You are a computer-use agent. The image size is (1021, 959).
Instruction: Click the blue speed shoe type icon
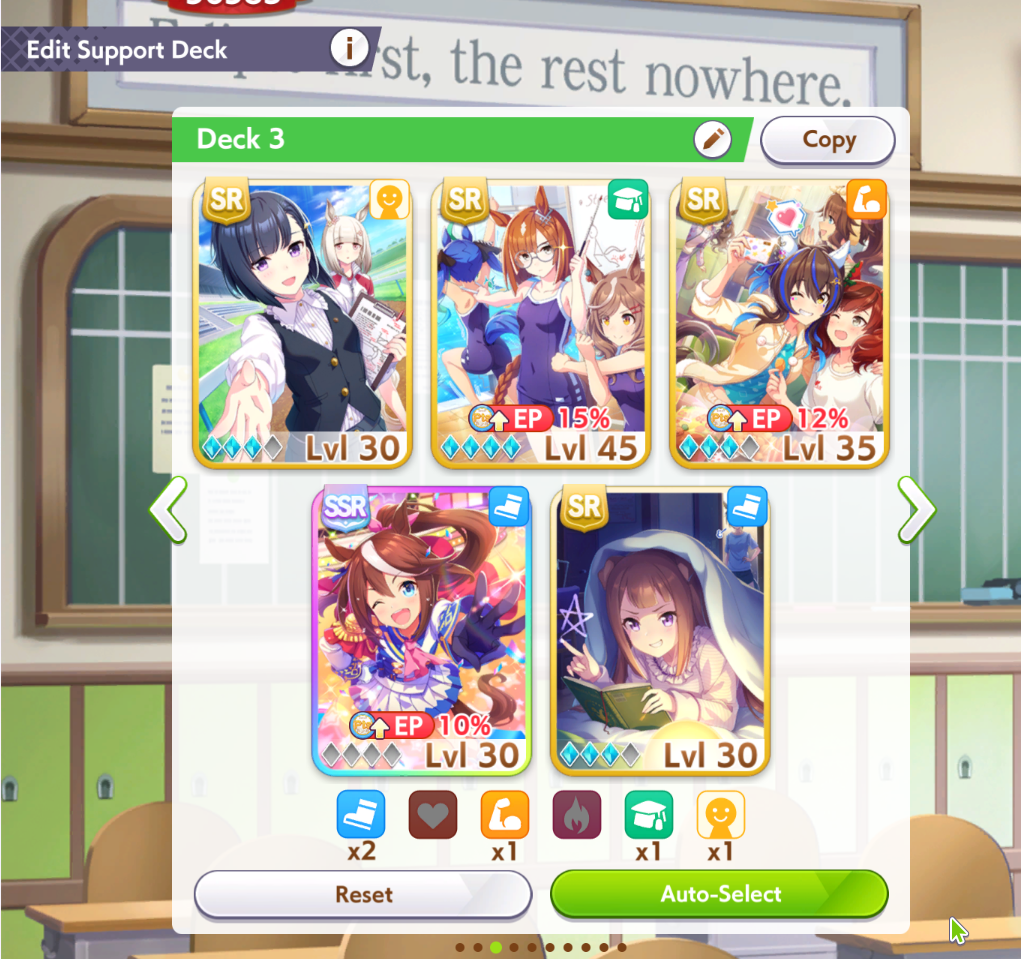click(x=360, y=814)
